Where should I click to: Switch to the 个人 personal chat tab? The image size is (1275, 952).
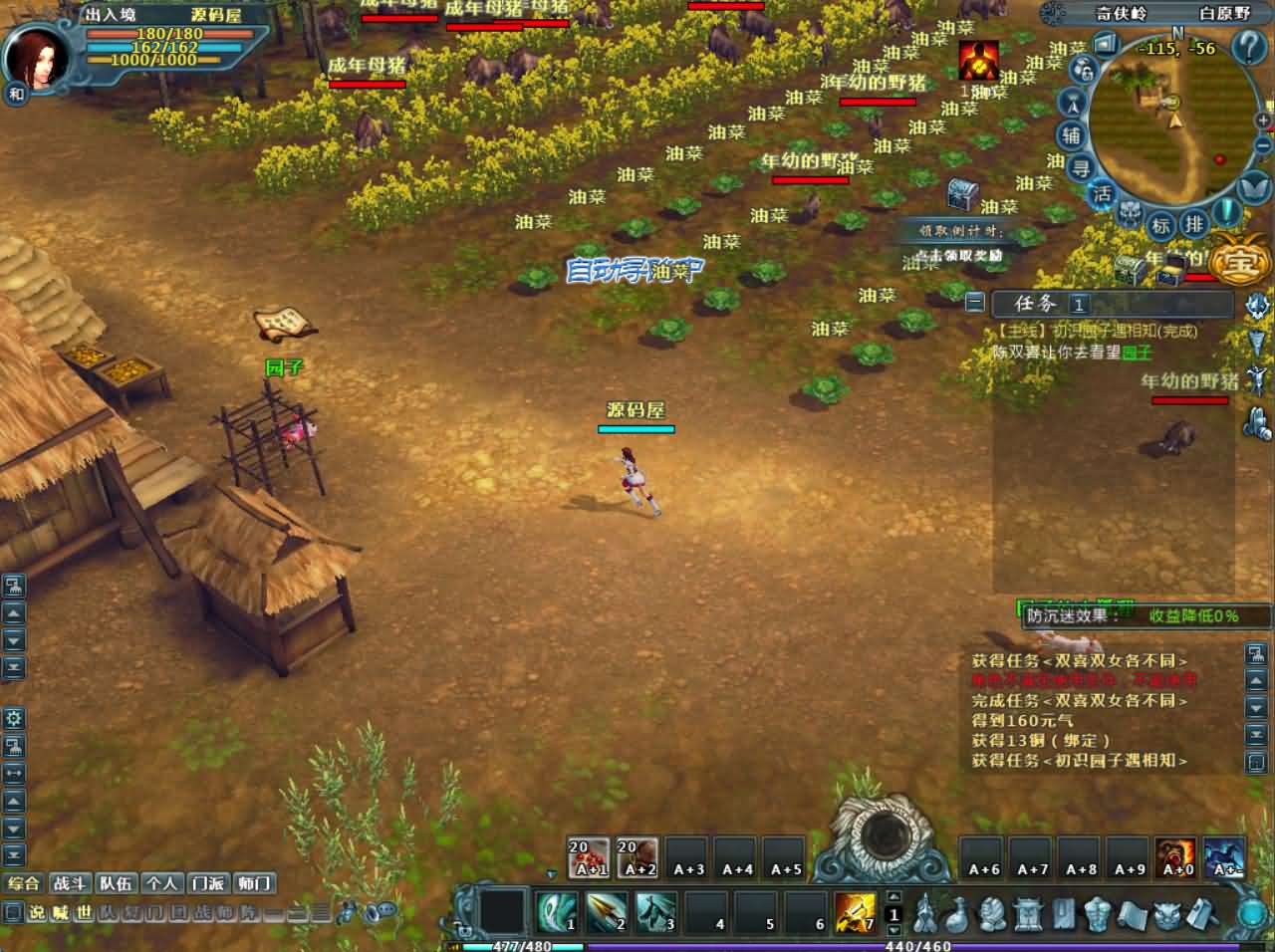pyautogui.click(x=162, y=882)
